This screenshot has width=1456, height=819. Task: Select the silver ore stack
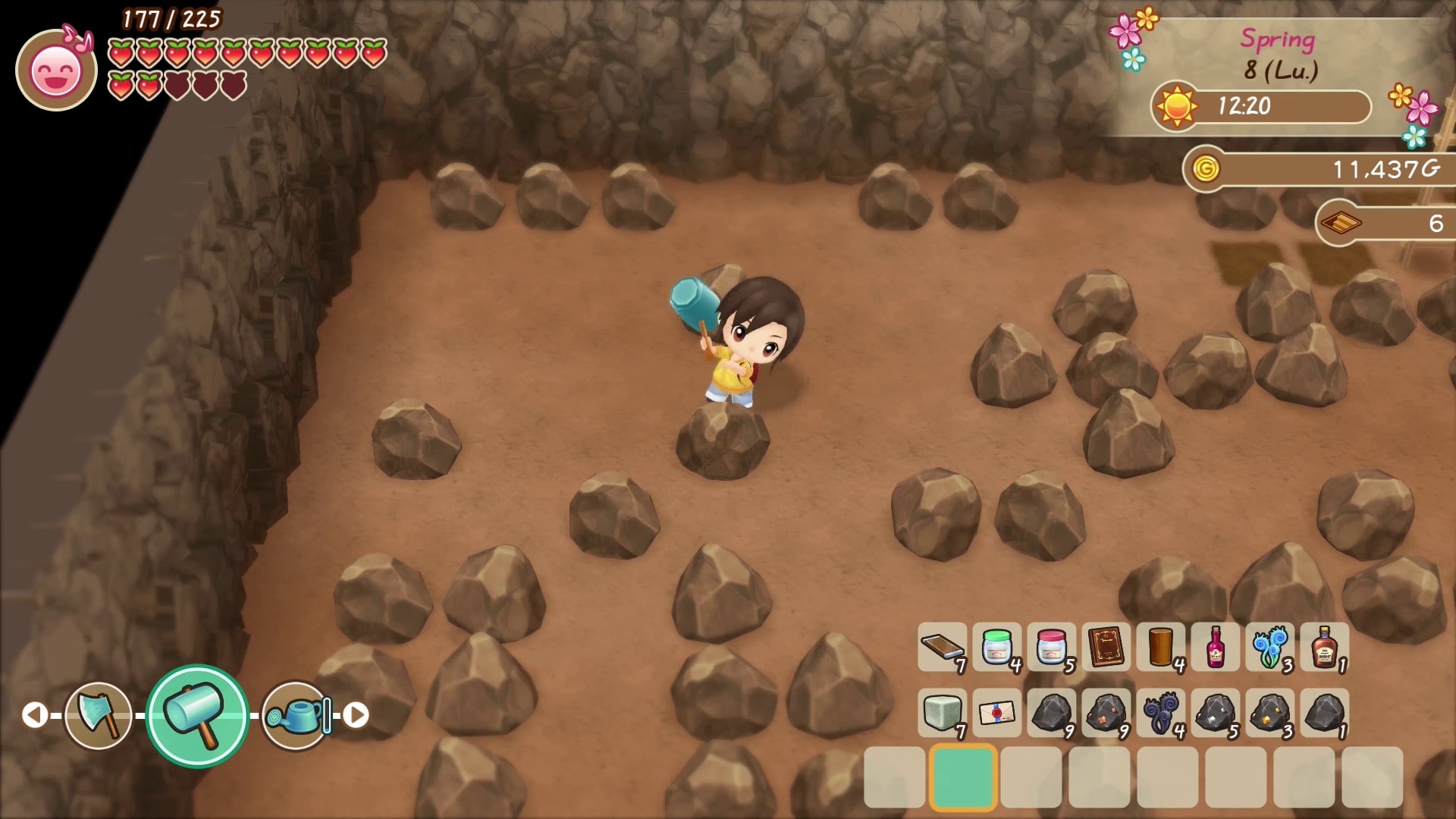pyautogui.click(x=1215, y=713)
